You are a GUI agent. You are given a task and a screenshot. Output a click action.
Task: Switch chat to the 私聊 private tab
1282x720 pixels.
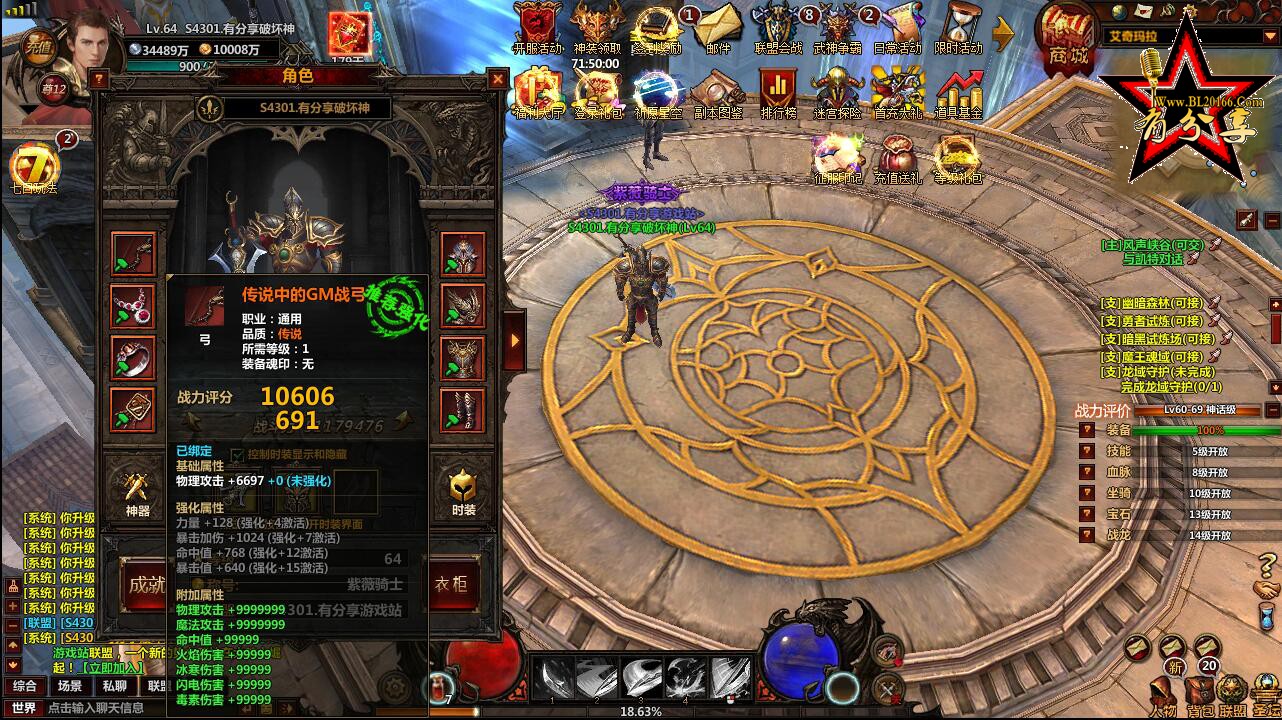114,686
